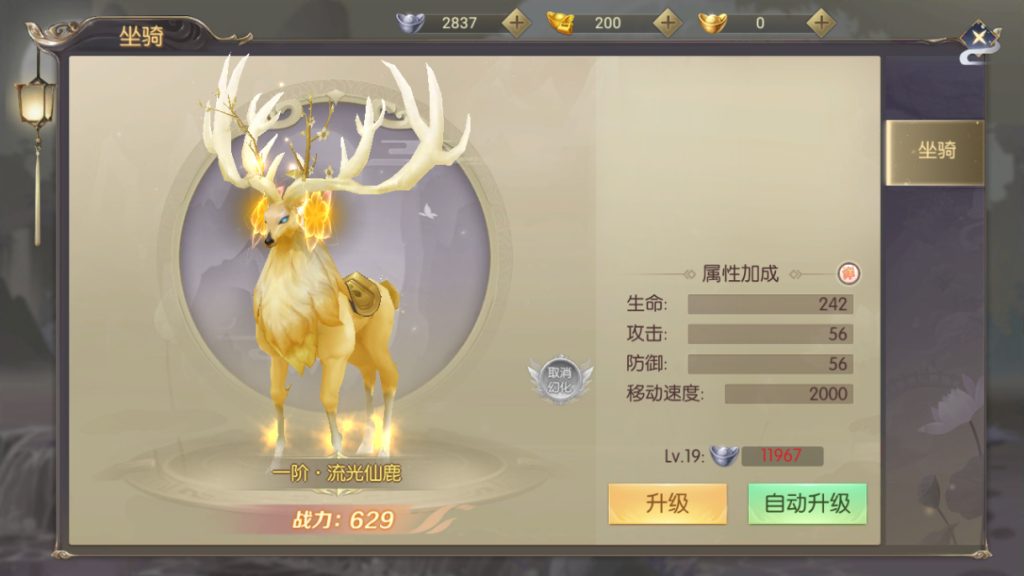Add more silver ingot currency
1024x576 pixels.
tap(516, 22)
